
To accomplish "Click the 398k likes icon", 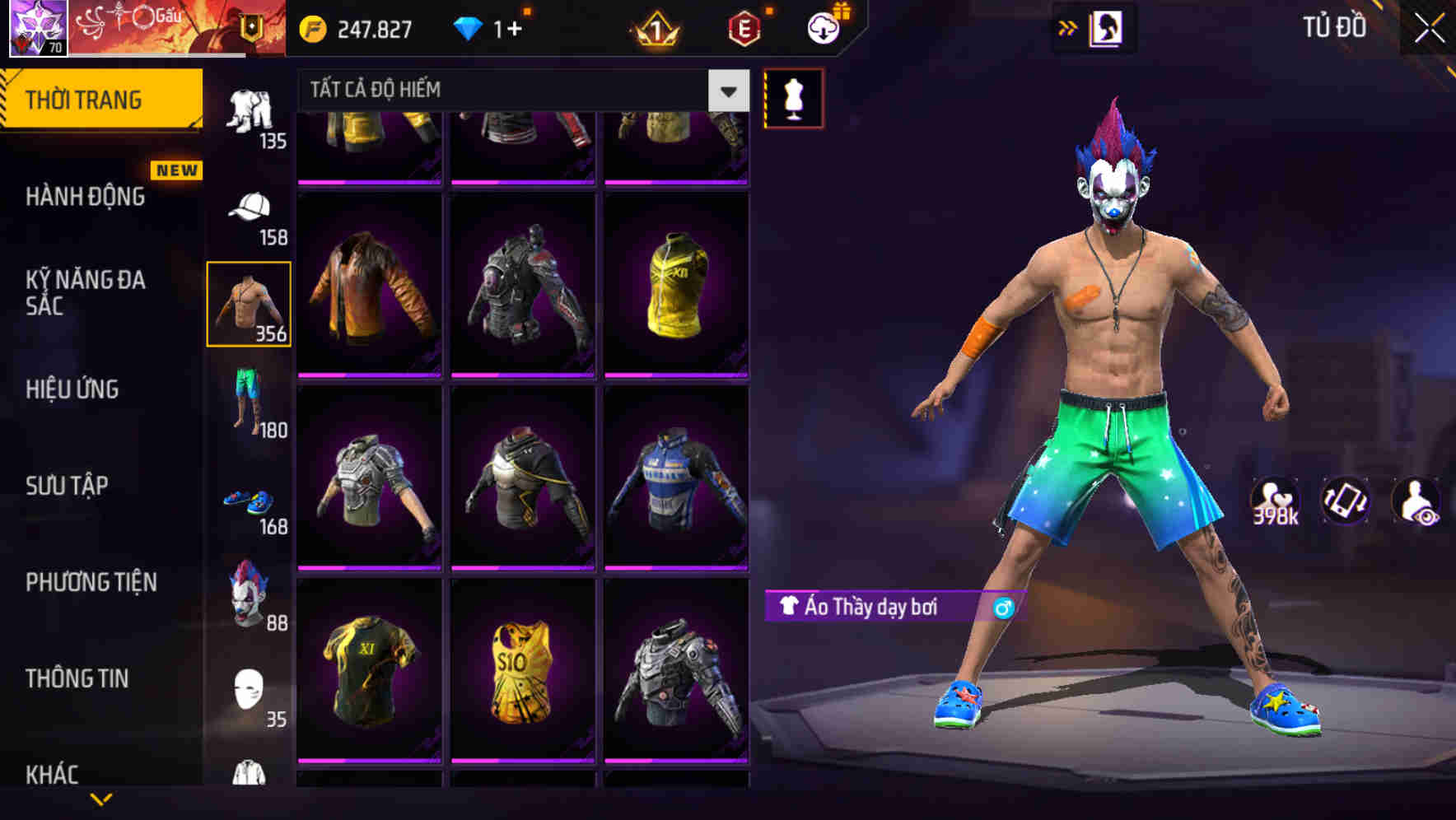I will pos(1275,501).
